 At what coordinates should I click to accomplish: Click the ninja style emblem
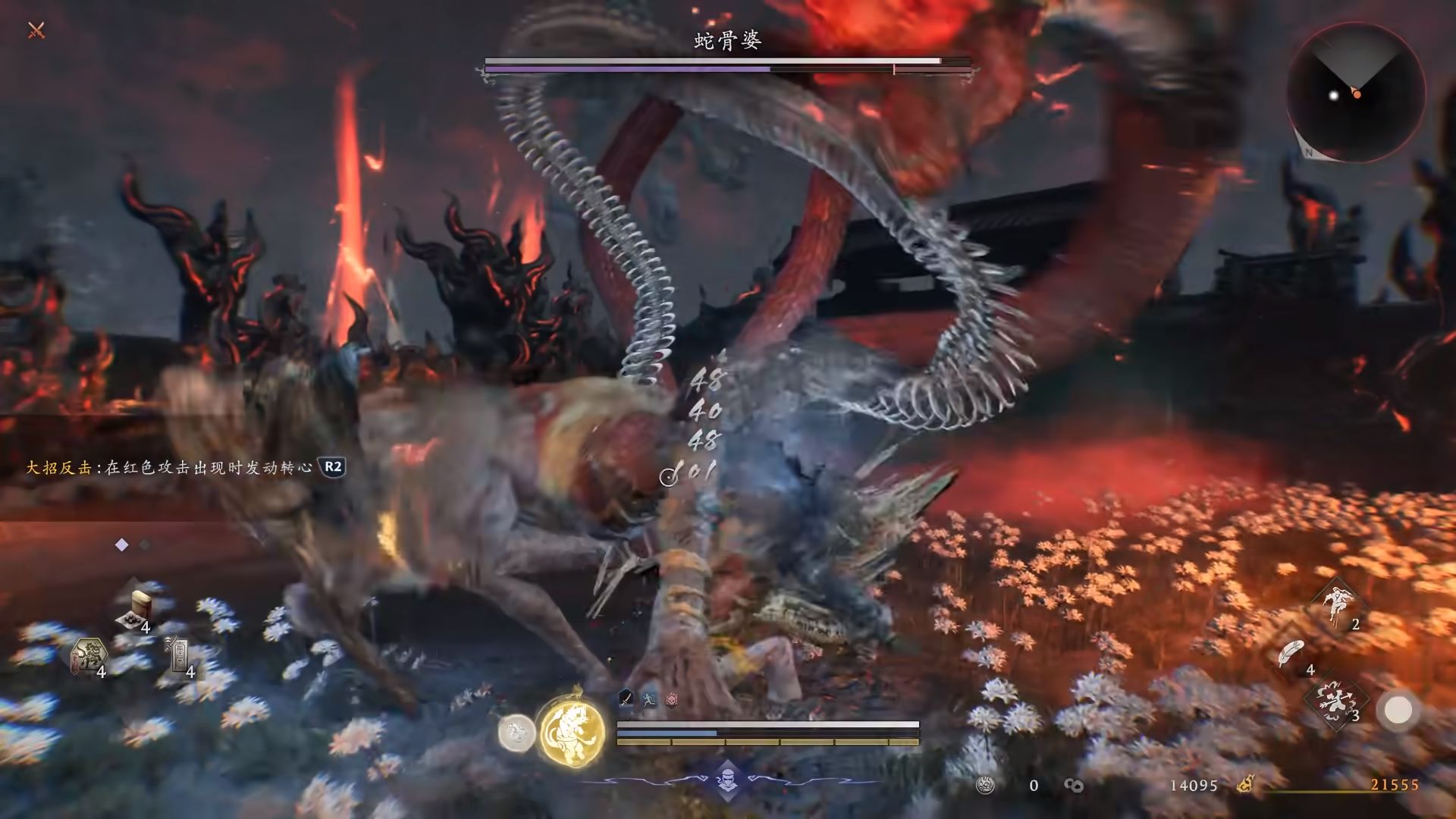pos(727,780)
